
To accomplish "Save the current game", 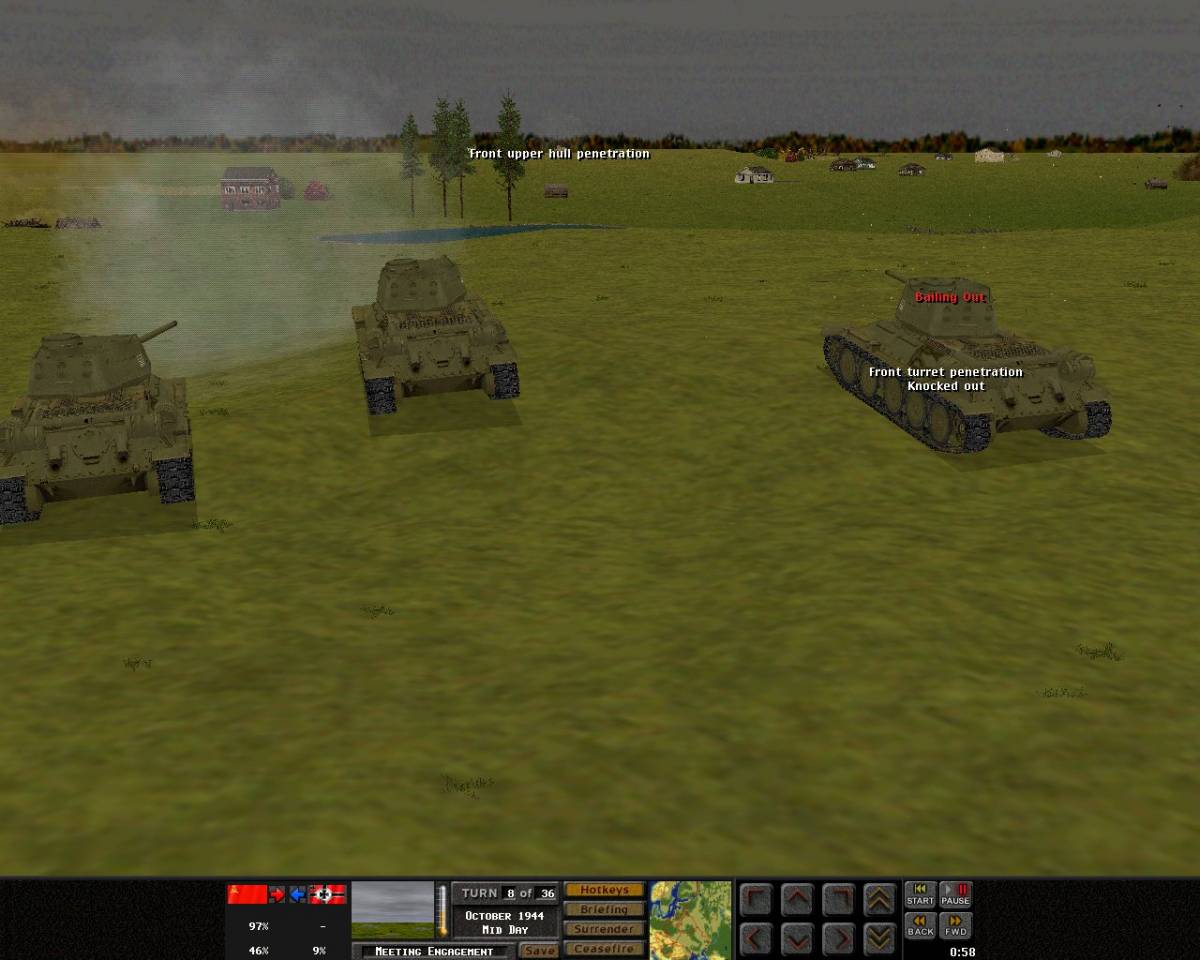I will (x=539, y=951).
